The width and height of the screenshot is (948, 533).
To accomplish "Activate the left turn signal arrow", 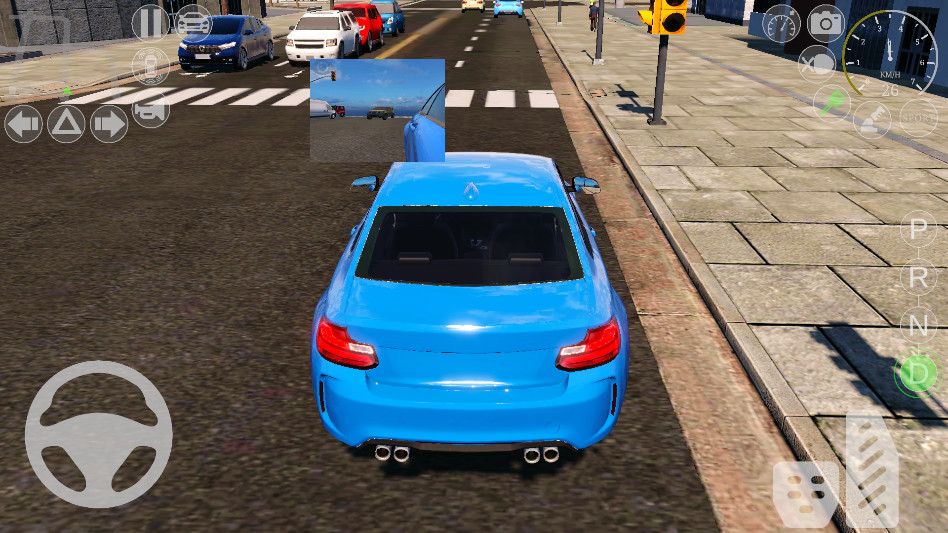I will [23, 124].
